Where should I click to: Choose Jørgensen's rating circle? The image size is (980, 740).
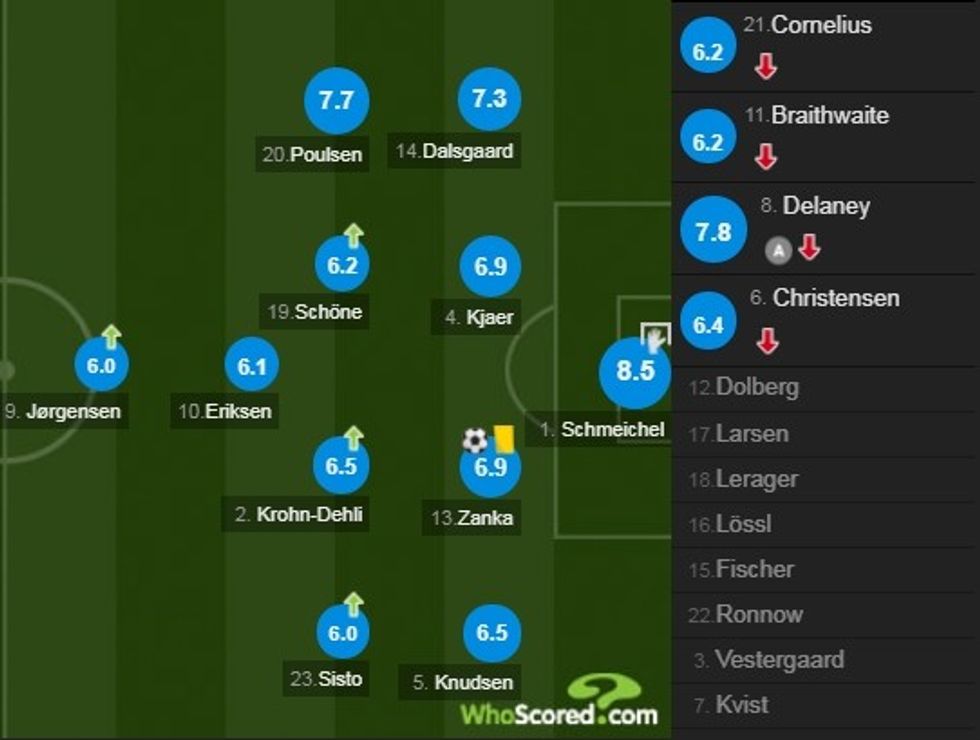click(101, 366)
